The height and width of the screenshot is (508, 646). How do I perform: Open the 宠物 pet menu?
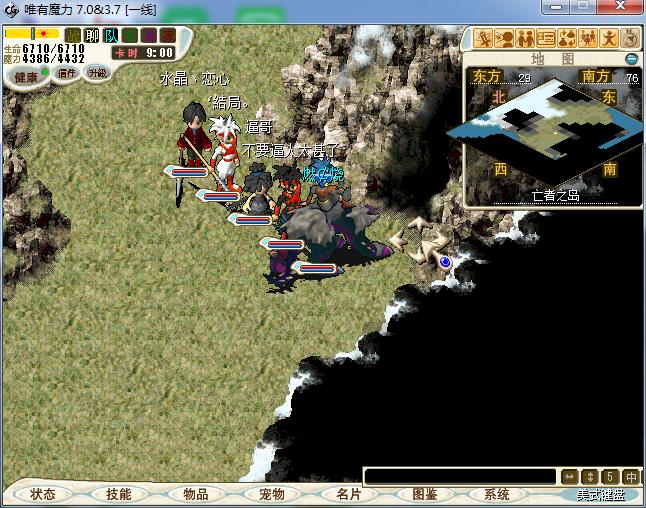coord(272,494)
